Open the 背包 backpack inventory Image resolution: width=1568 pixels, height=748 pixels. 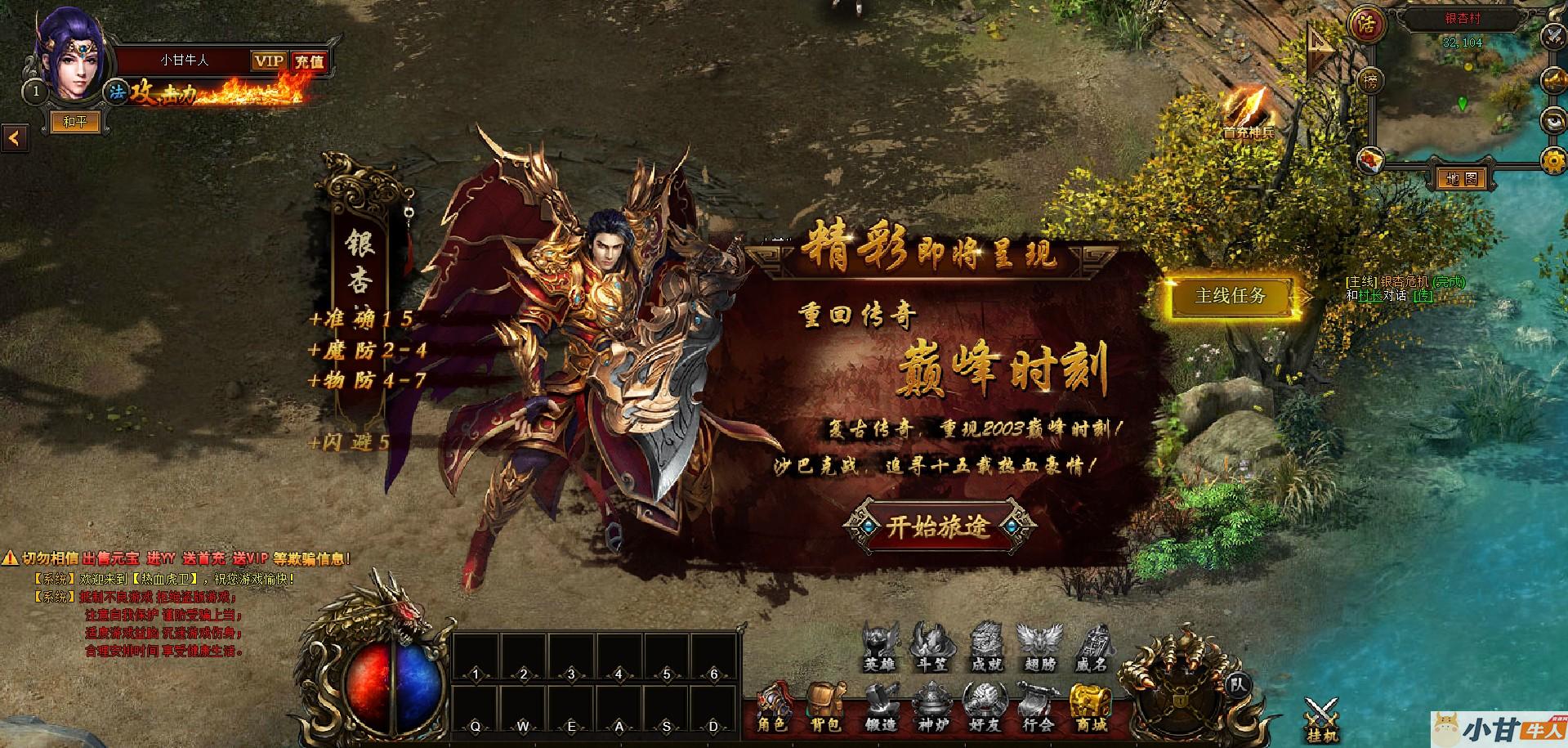(827, 709)
